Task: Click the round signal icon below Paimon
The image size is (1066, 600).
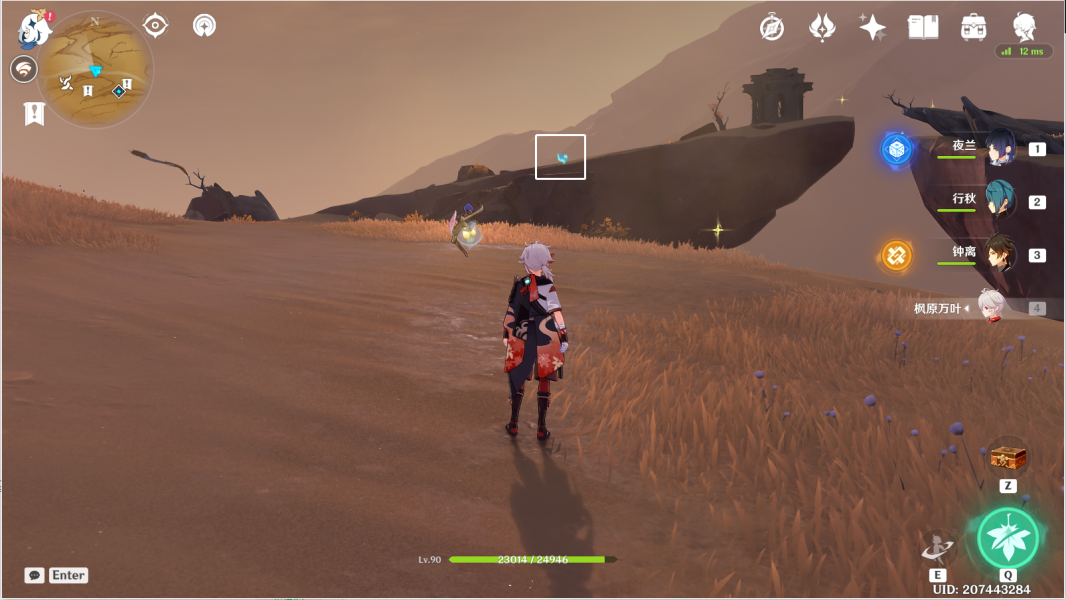Action: pos(23,69)
